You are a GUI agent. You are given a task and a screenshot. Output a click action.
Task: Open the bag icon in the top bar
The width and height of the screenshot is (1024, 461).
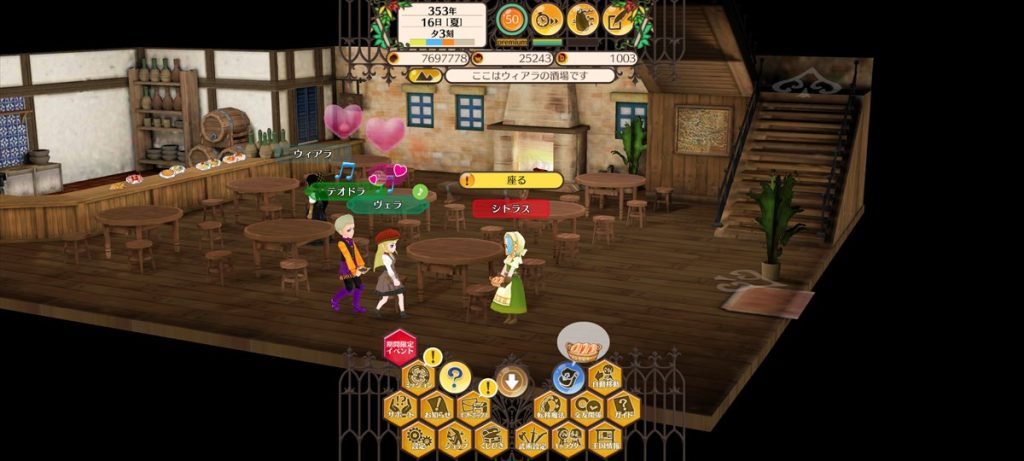point(583,18)
